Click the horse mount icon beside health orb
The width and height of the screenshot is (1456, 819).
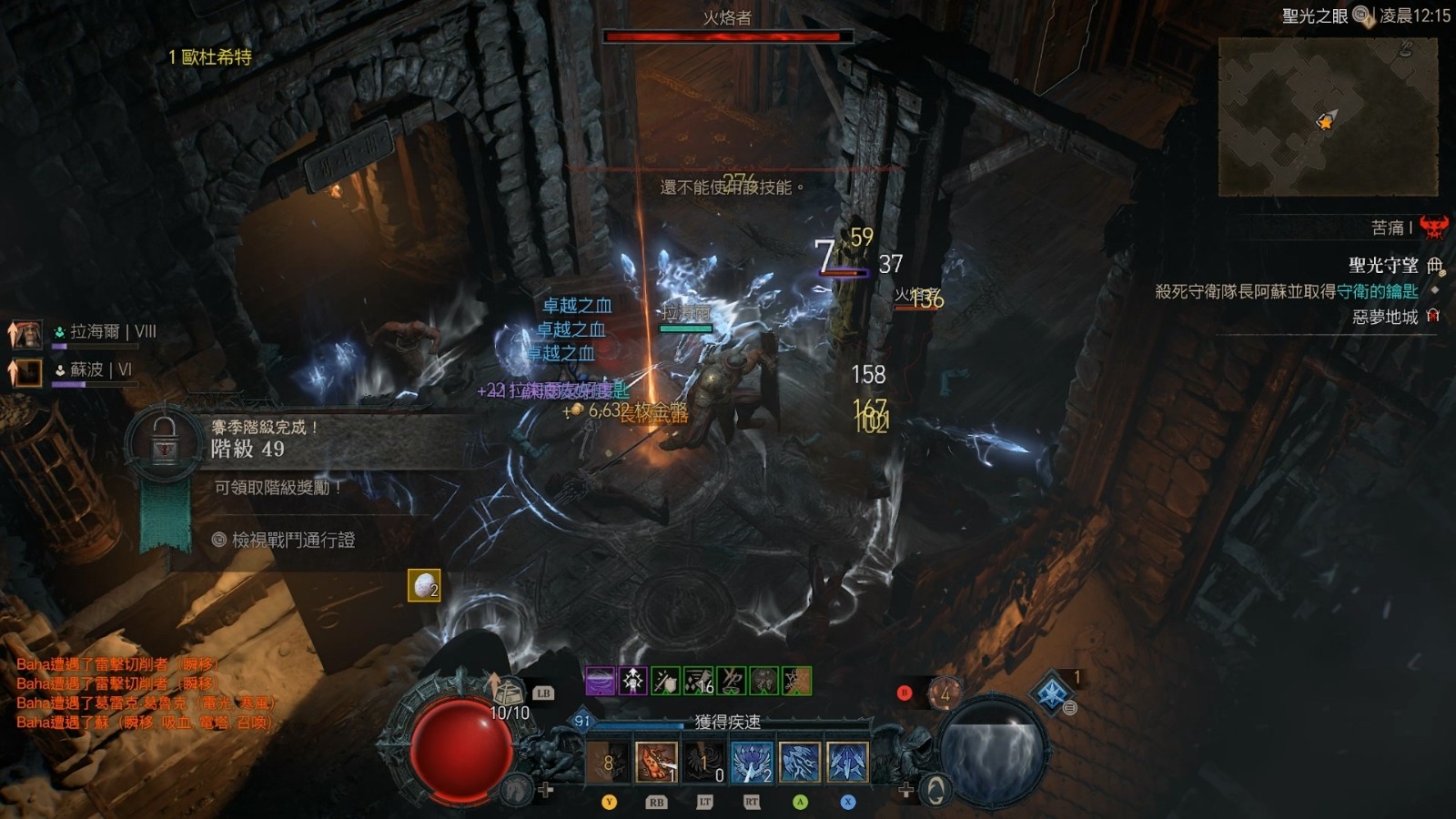(517, 789)
